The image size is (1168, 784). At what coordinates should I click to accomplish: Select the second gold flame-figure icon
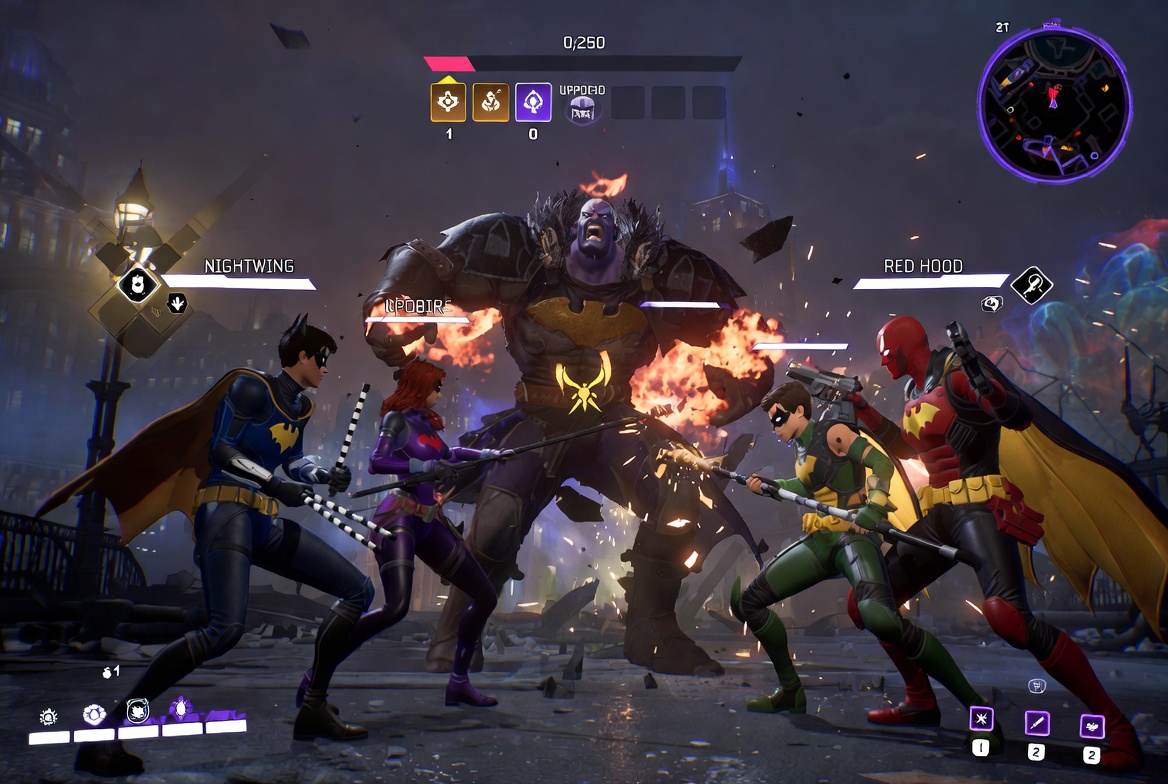coord(490,102)
